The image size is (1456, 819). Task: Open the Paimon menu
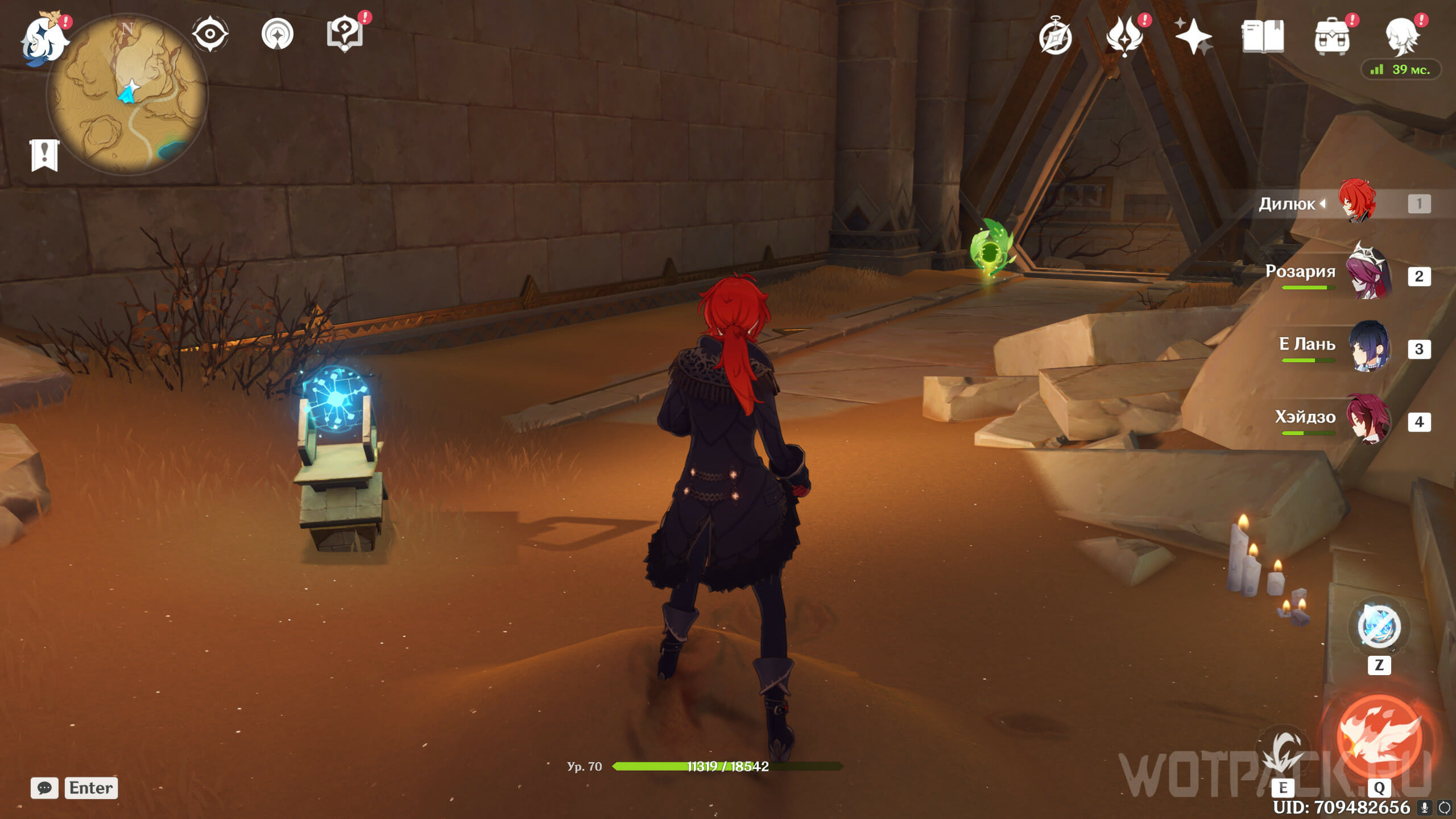tap(43, 39)
